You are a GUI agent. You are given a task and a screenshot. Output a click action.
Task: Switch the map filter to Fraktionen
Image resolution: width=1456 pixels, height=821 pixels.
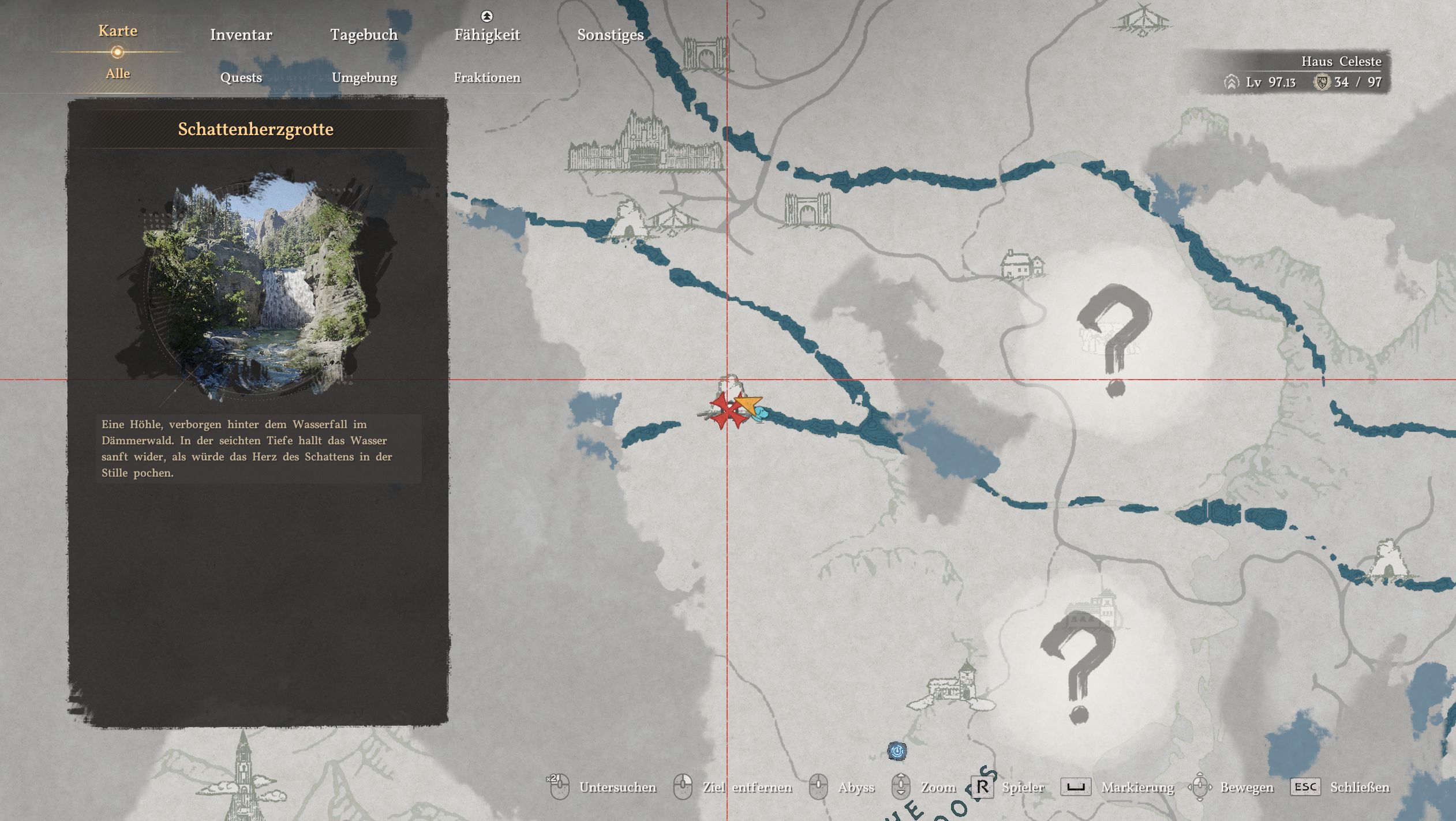[x=486, y=77]
